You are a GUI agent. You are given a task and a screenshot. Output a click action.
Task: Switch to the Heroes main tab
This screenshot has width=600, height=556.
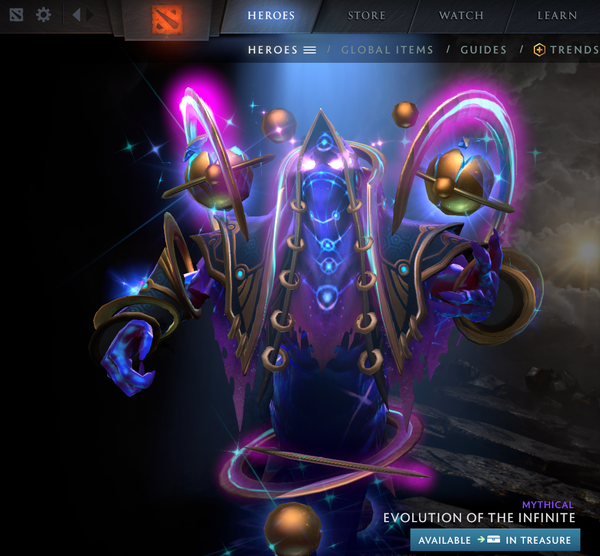(x=272, y=15)
